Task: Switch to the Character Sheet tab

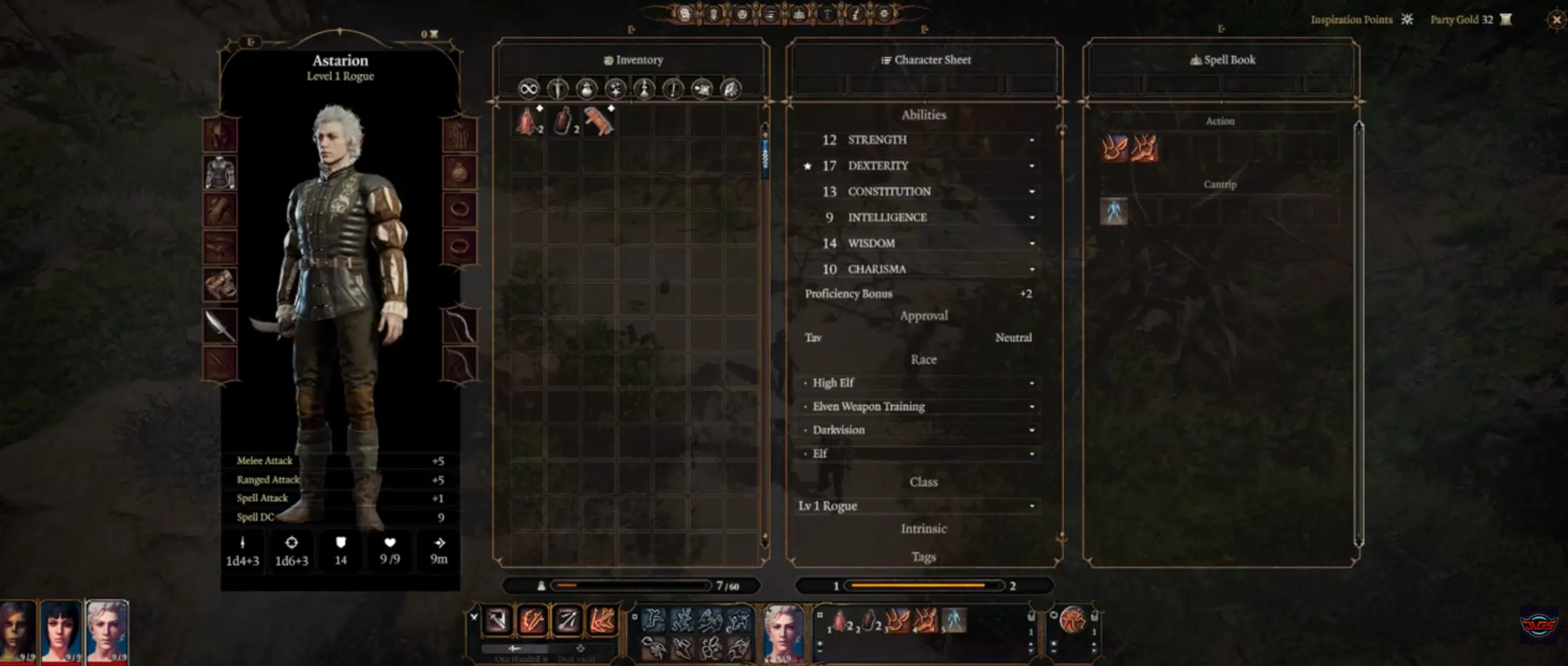Action: (925, 59)
